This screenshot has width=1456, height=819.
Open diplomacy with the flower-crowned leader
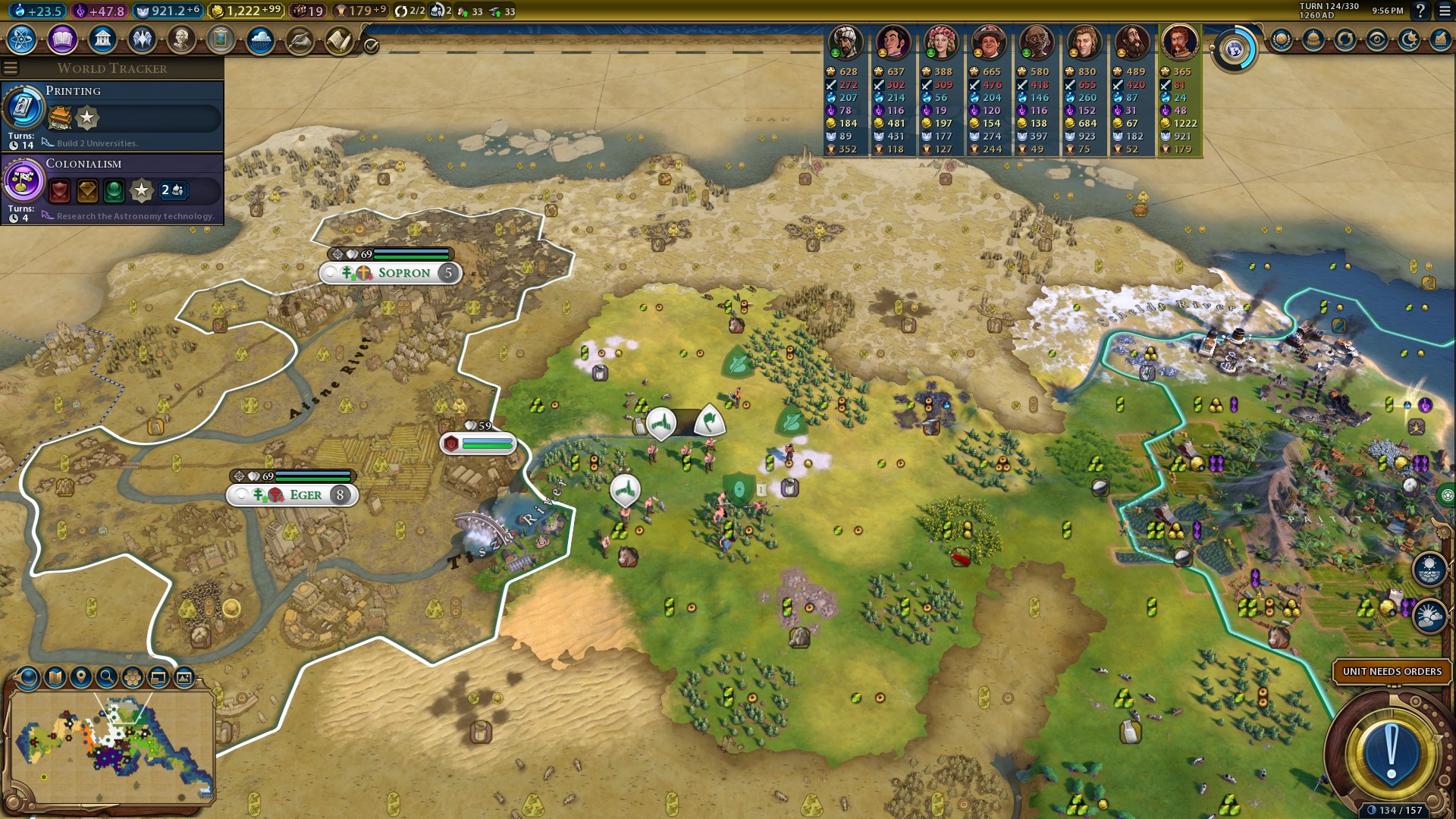pyautogui.click(x=940, y=42)
